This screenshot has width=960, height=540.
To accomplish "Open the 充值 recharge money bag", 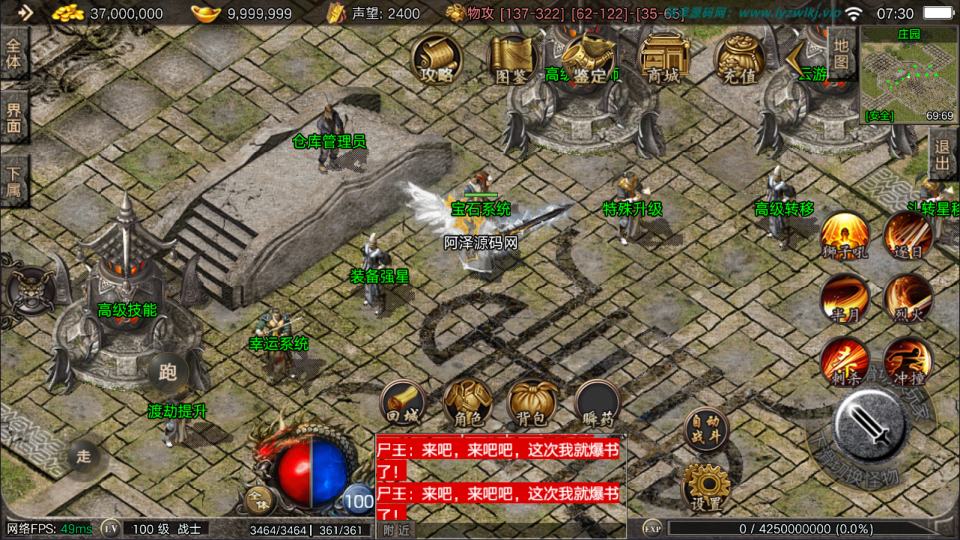I will pos(737,58).
